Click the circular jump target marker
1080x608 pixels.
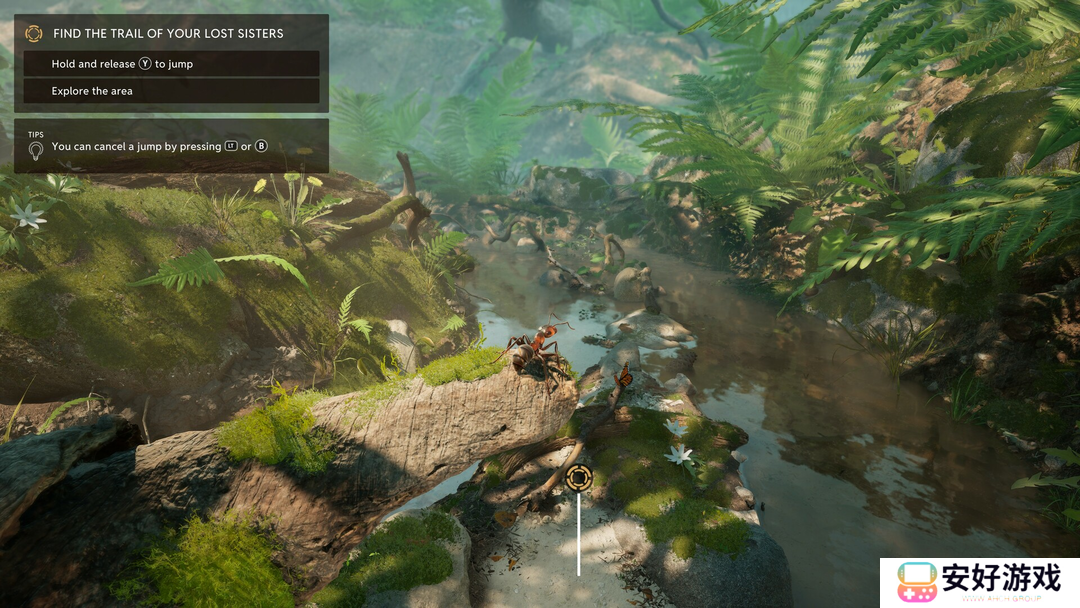click(578, 478)
